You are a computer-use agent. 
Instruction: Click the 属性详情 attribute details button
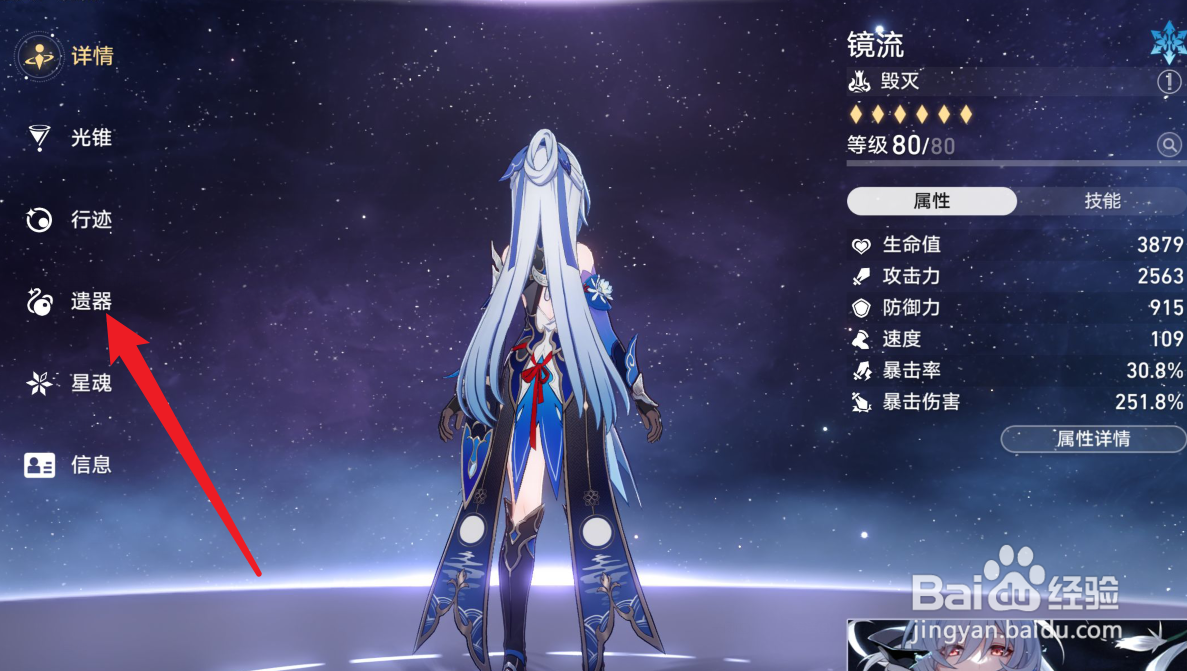[x=1092, y=439]
